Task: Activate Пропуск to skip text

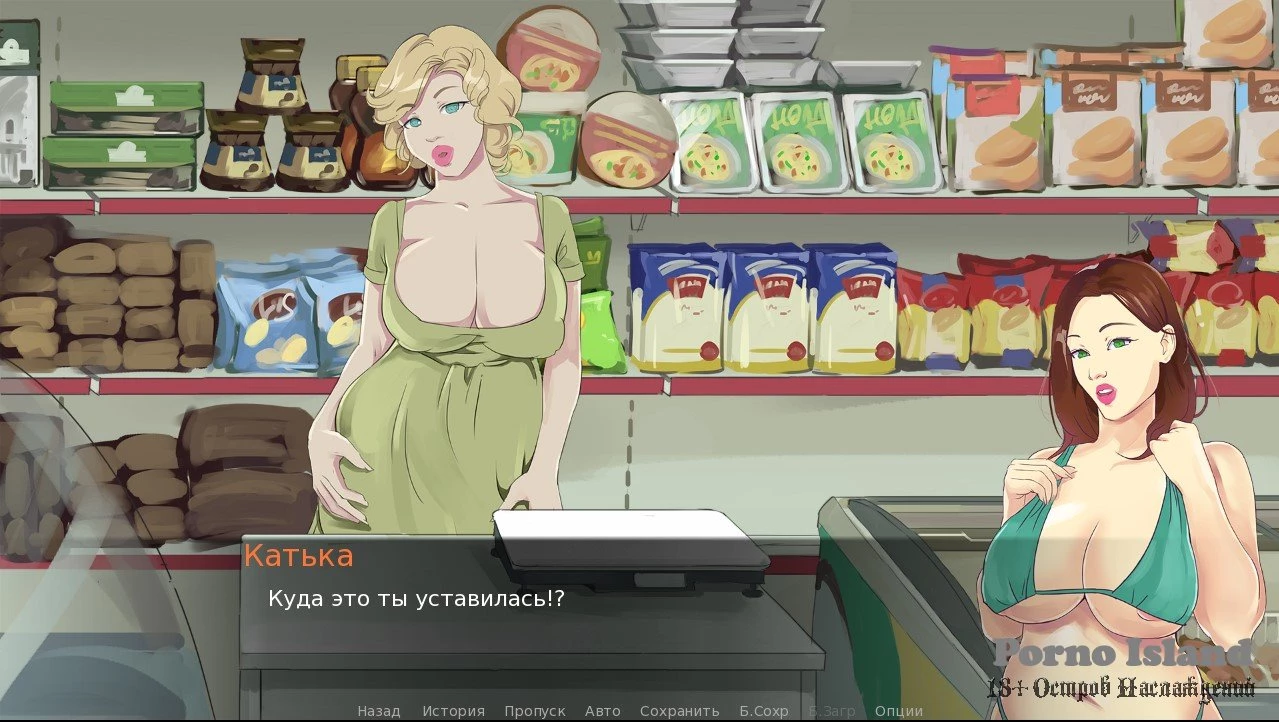Action: [x=535, y=711]
